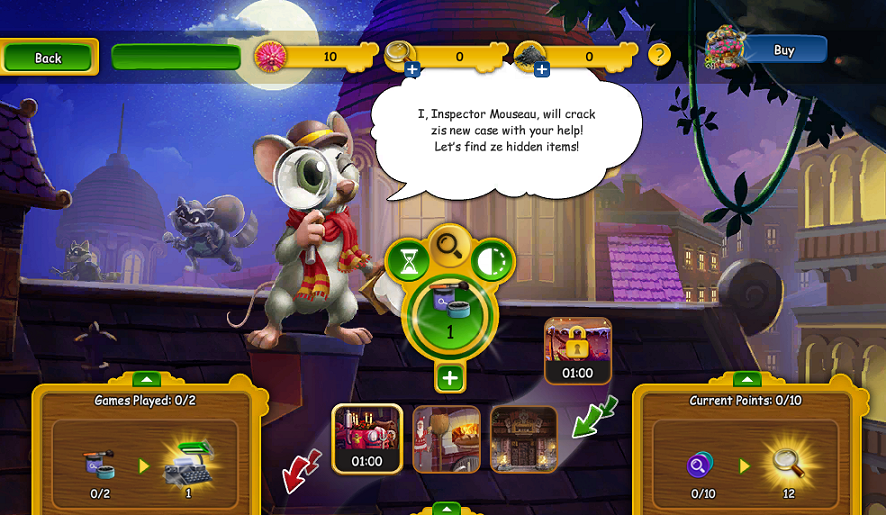The width and height of the screenshot is (886, 515).
Task: Select the hourglass powerup
Action: (x=408, y=262)
